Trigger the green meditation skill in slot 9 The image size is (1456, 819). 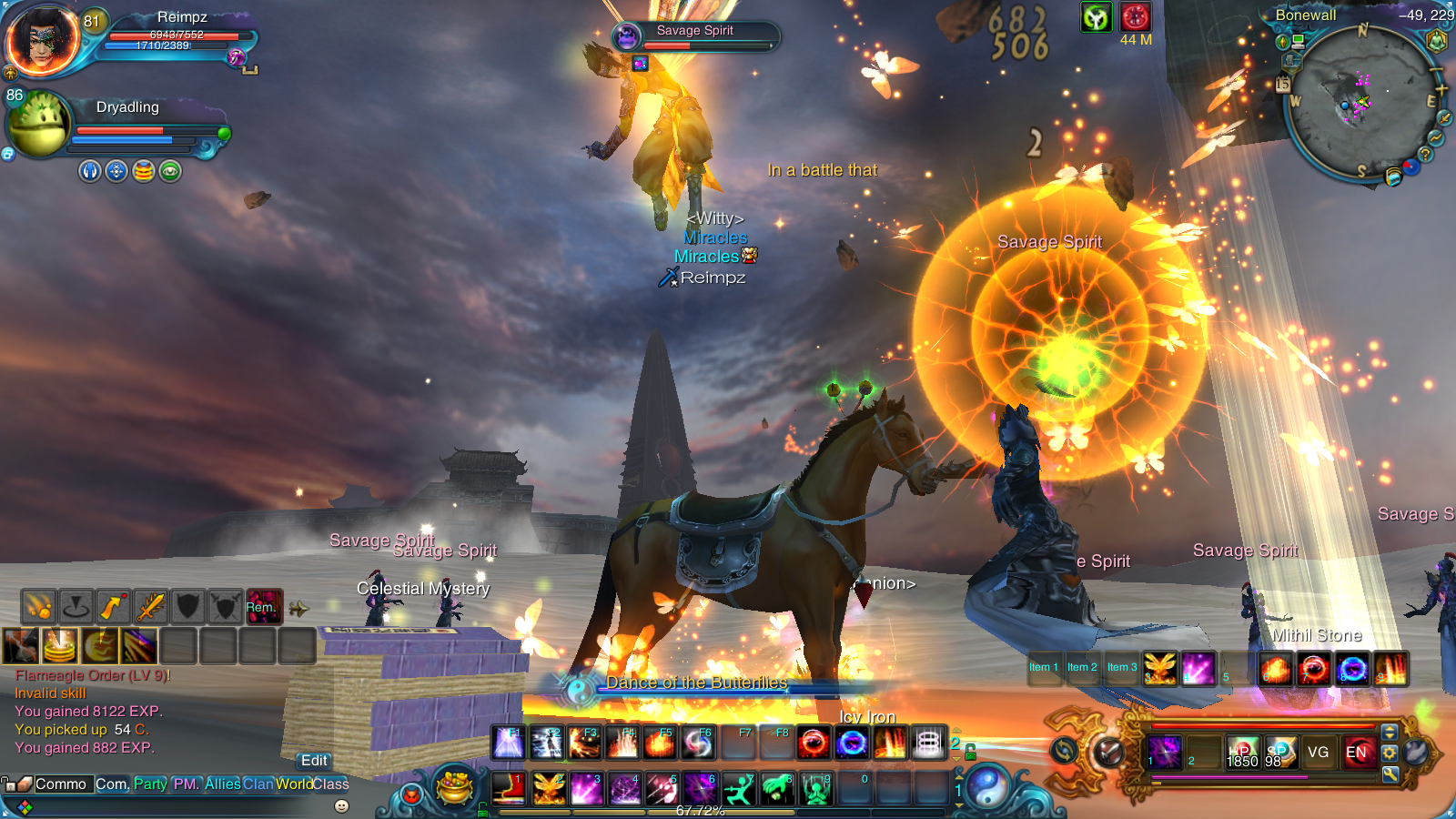tap(816, 788)
